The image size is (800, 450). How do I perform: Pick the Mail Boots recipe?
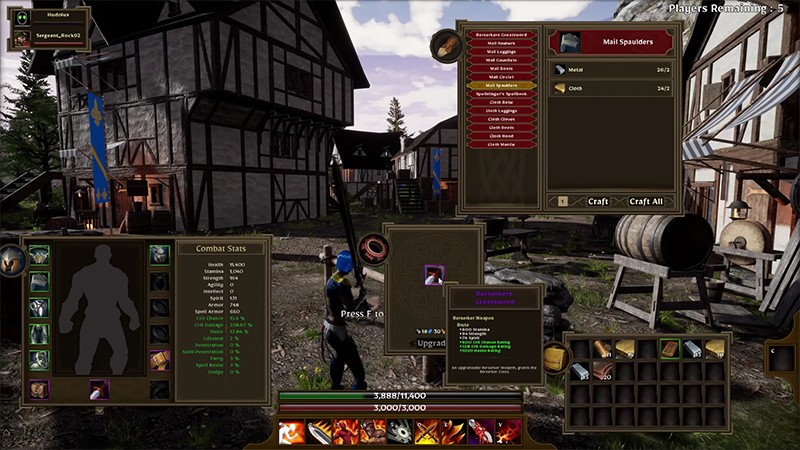pos(501,69)
